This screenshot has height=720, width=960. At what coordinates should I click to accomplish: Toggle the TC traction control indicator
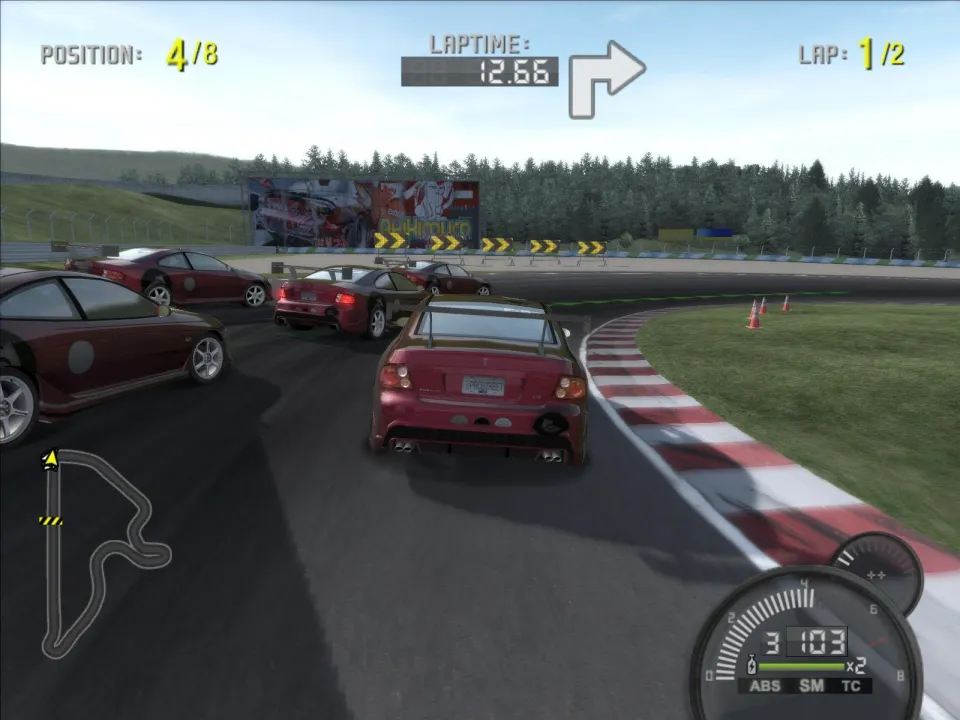(x=852, y=686)
